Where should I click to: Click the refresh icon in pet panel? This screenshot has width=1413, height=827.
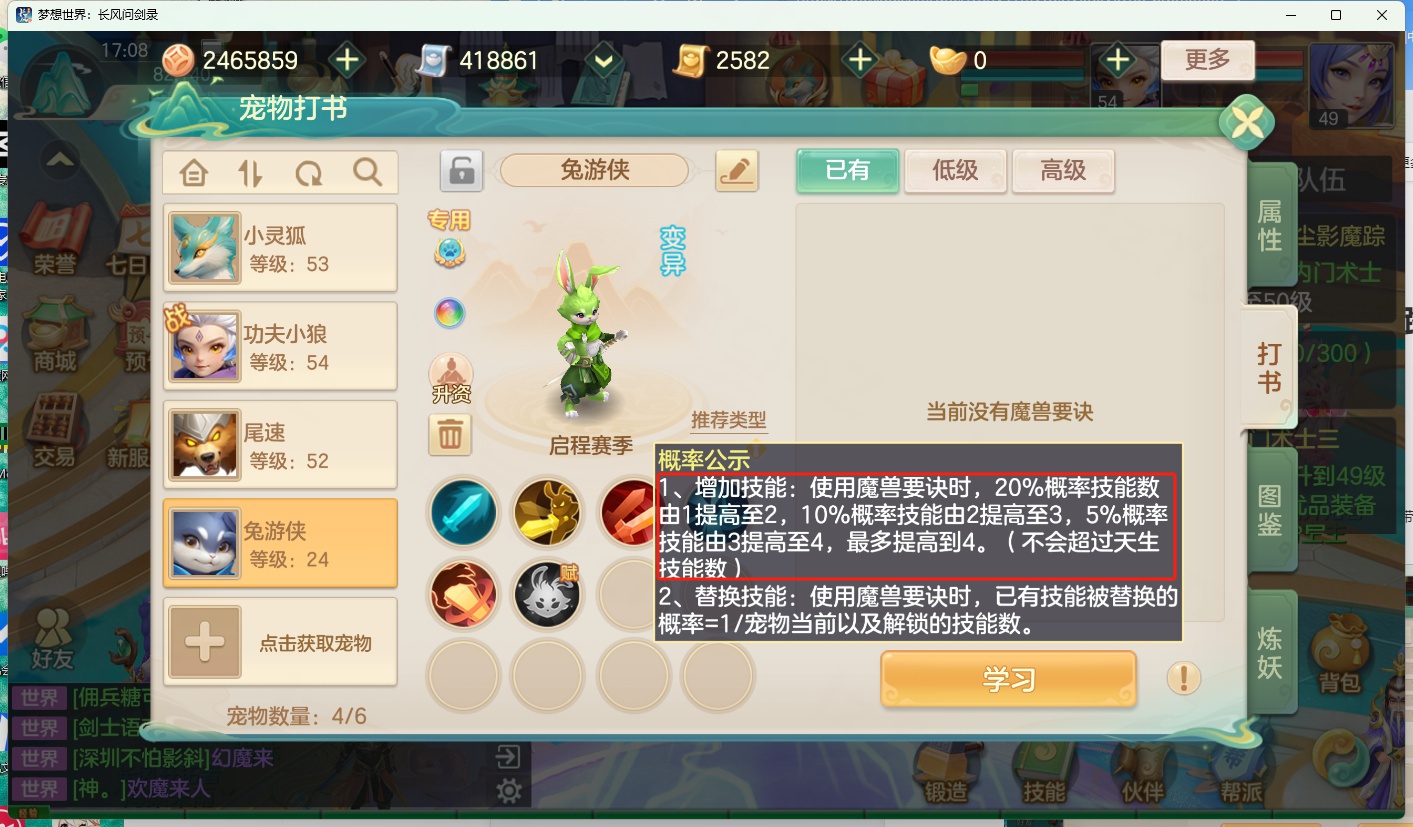(308, 172)
